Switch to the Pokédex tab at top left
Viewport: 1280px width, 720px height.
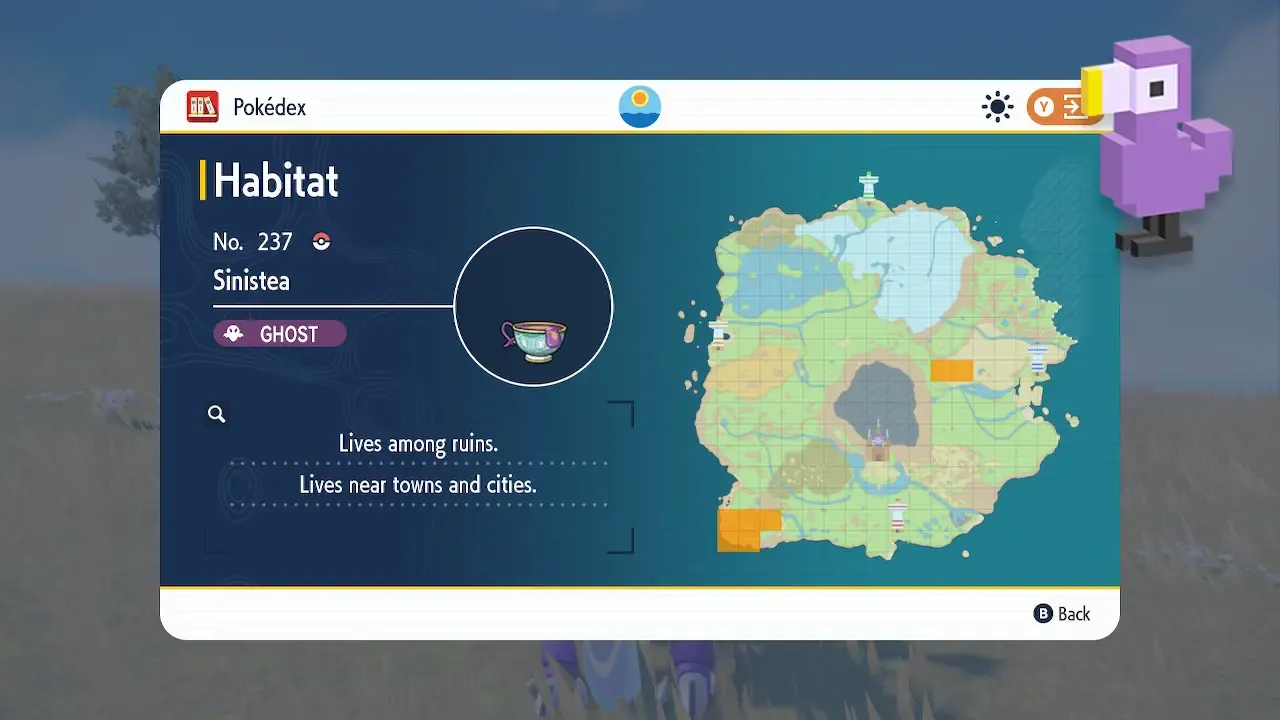point(267,106)
